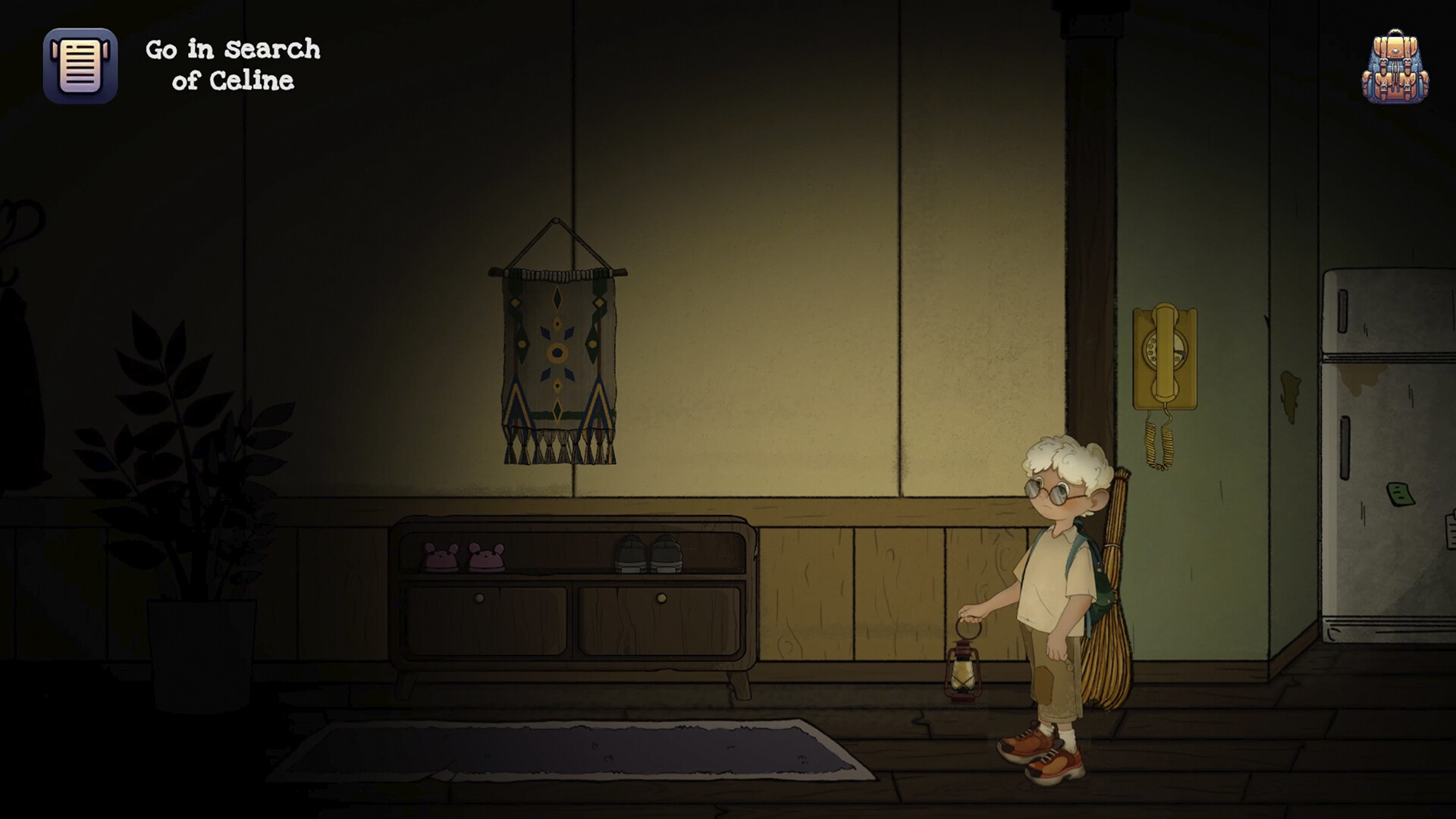This screenshot has width=1456, height=819.
Task: Open the quest log scroll icon
Action: pyautogui.click(x=80, y=64)
